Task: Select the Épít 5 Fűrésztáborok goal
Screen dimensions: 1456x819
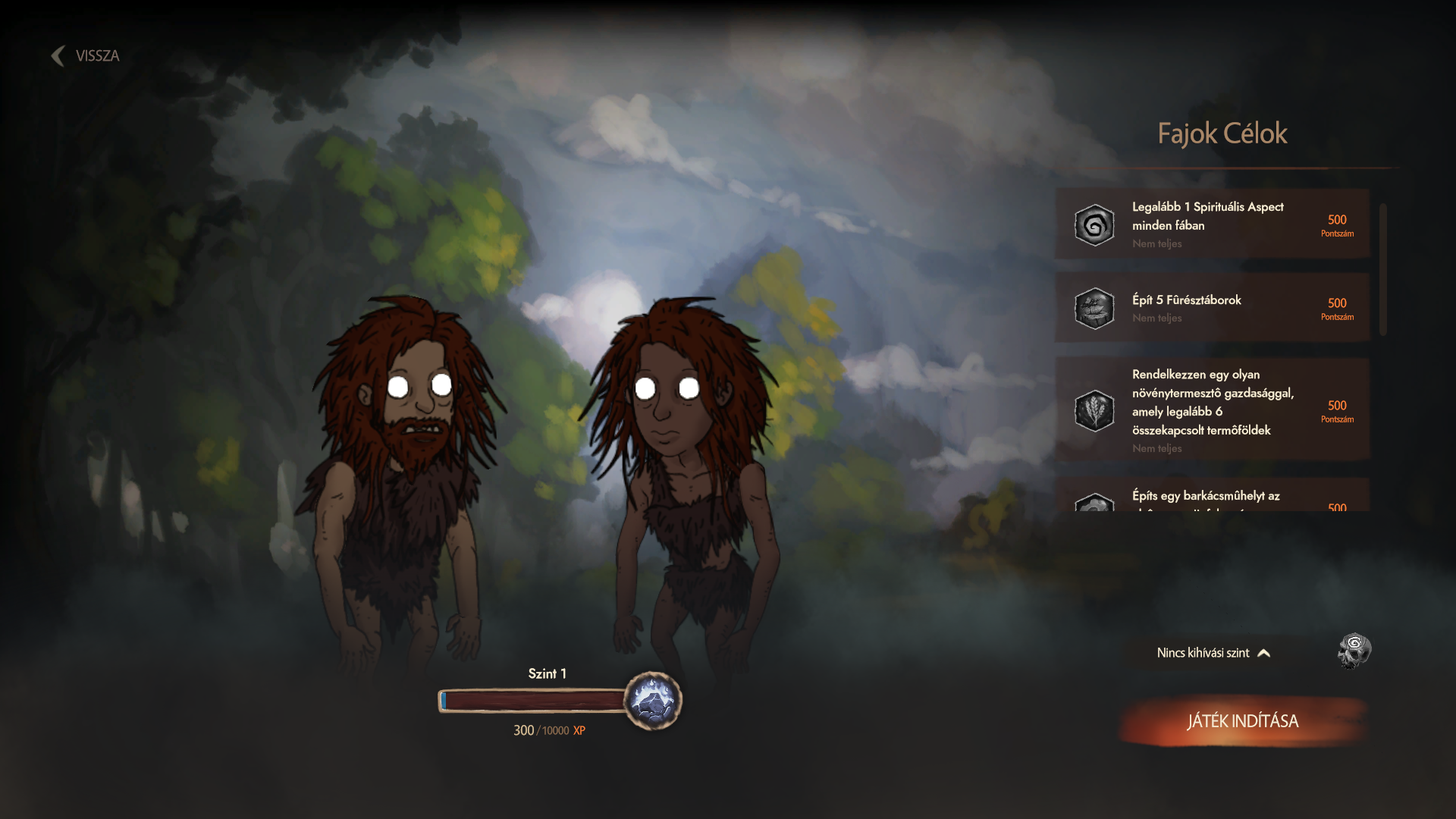Action: [1212, 308]
